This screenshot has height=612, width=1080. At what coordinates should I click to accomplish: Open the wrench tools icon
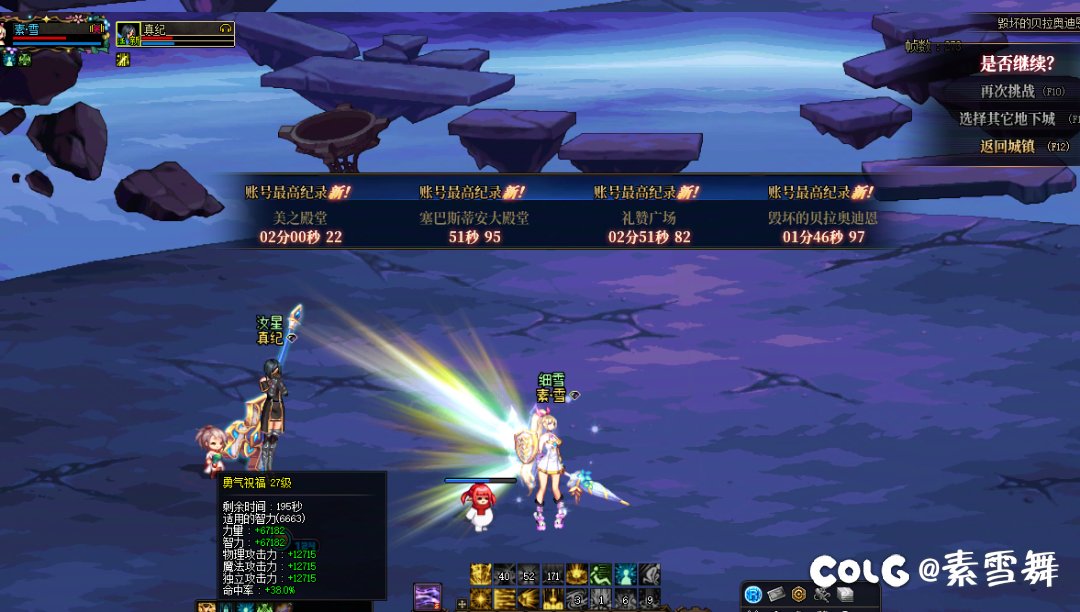click(x=822, y=595)
